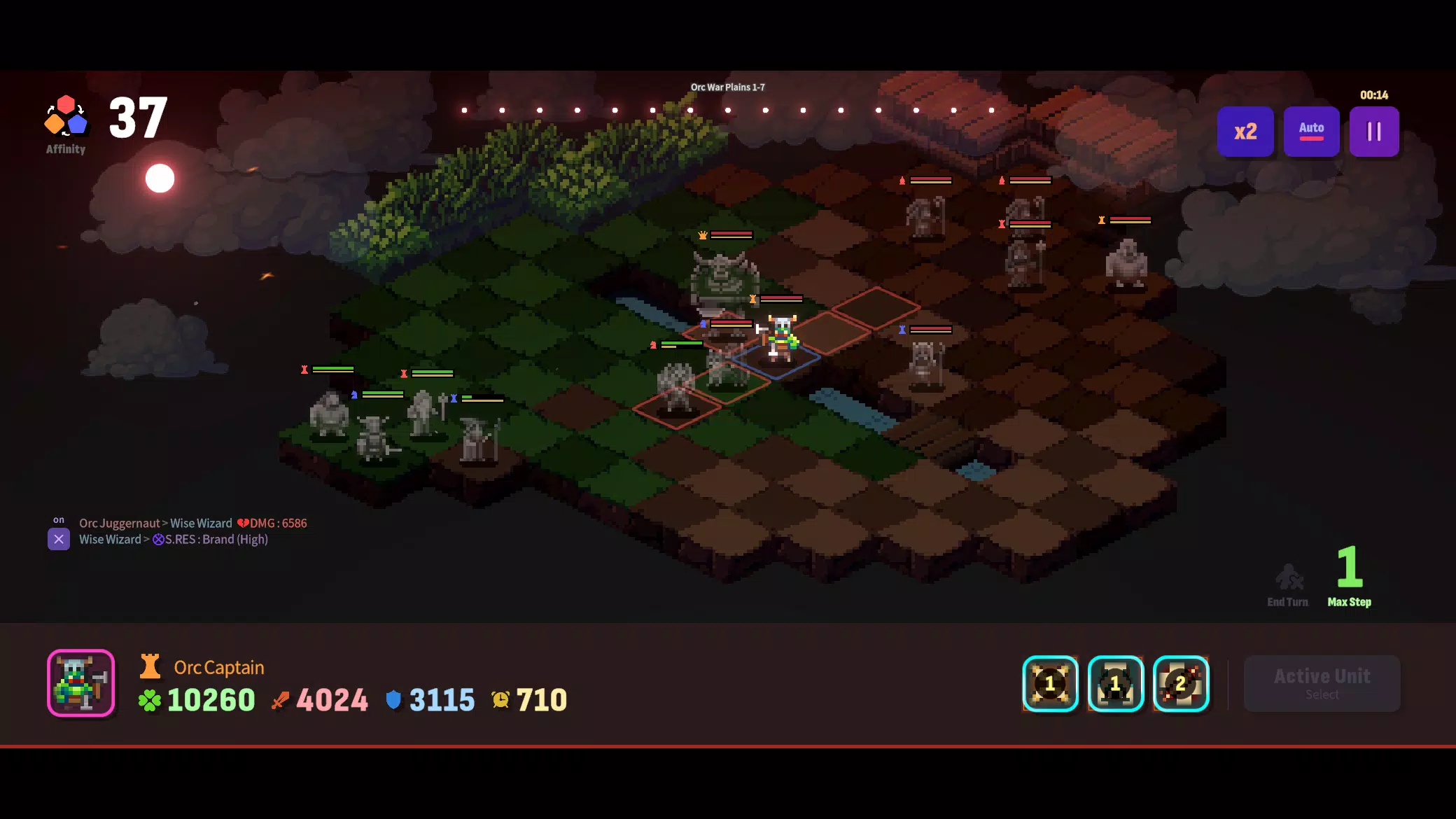Screen dimensions: 1456x819
Task: Click the first skill icon with cooldown 1
Action: [1050, 684]
